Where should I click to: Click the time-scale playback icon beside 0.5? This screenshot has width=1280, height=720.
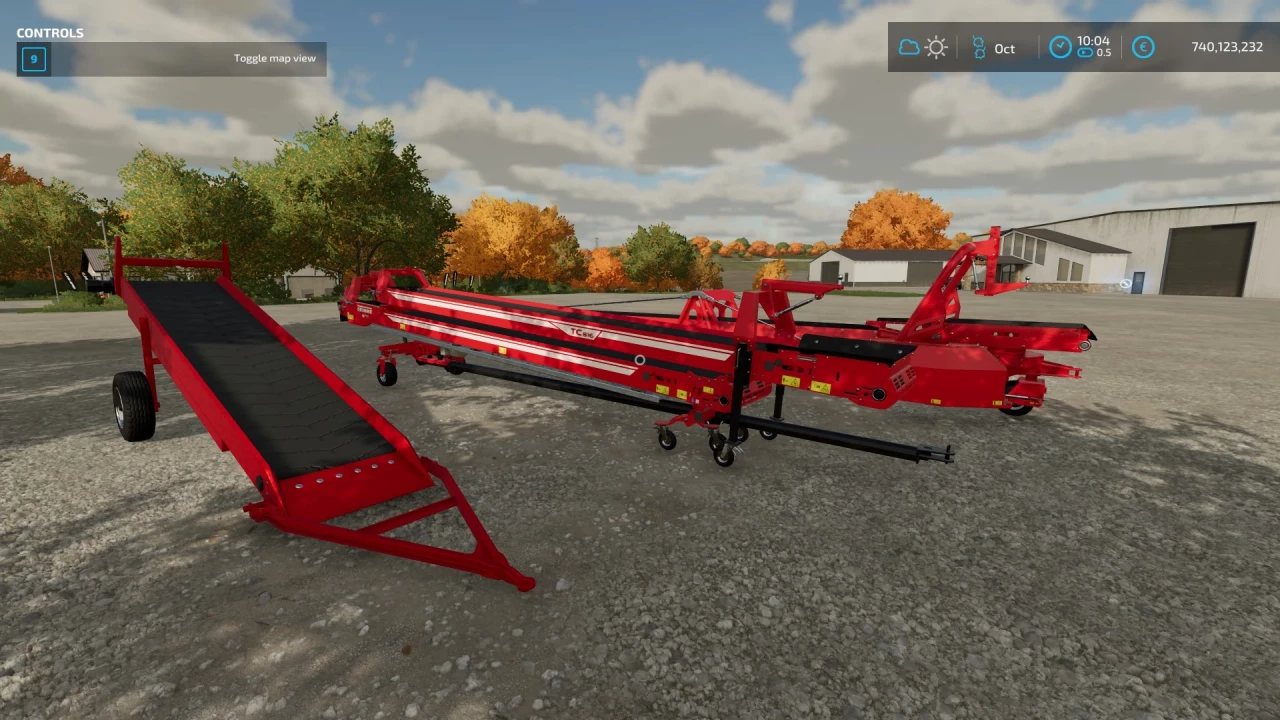[1085, 53]
